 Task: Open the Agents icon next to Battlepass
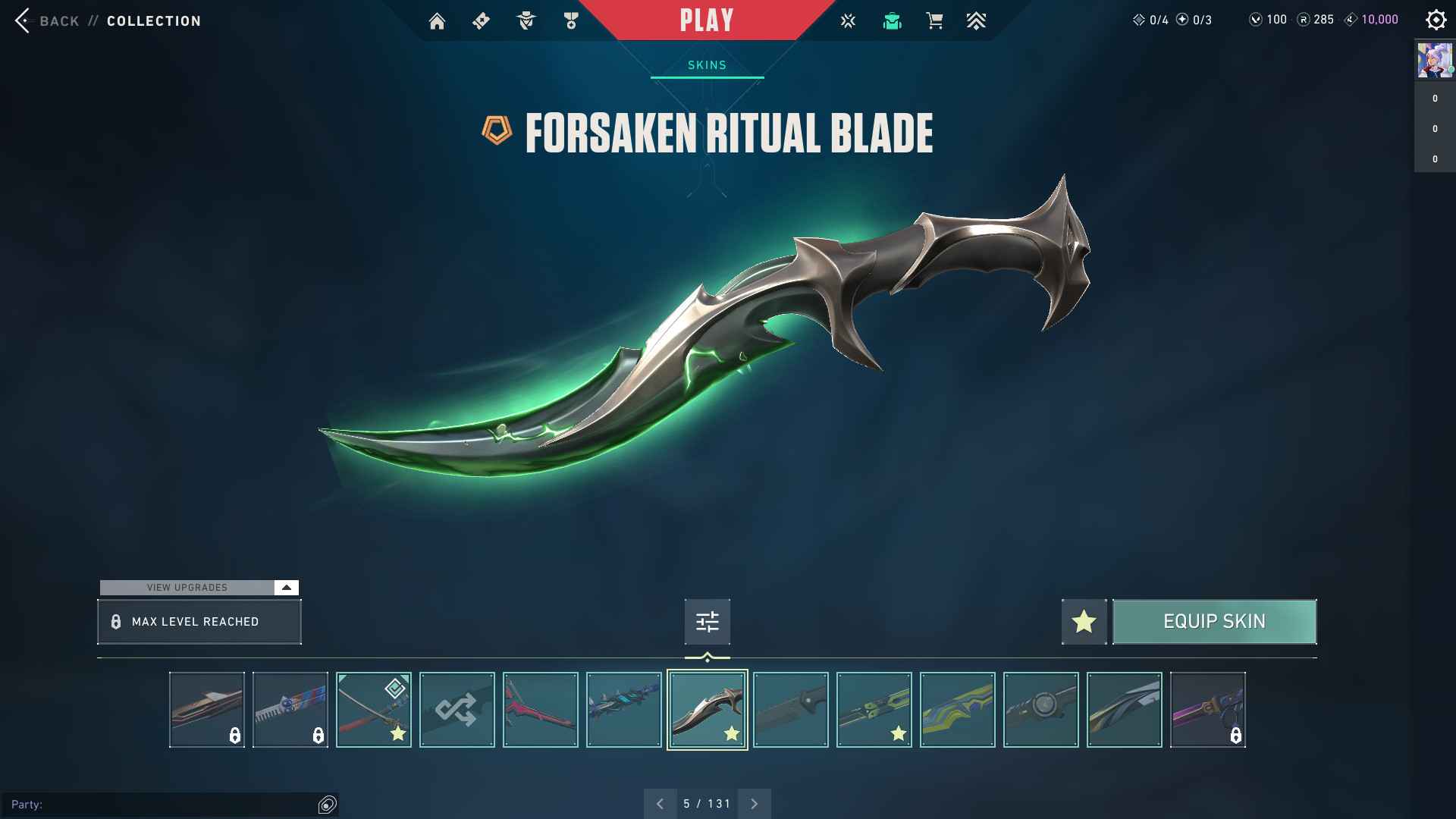coord(526,20)
